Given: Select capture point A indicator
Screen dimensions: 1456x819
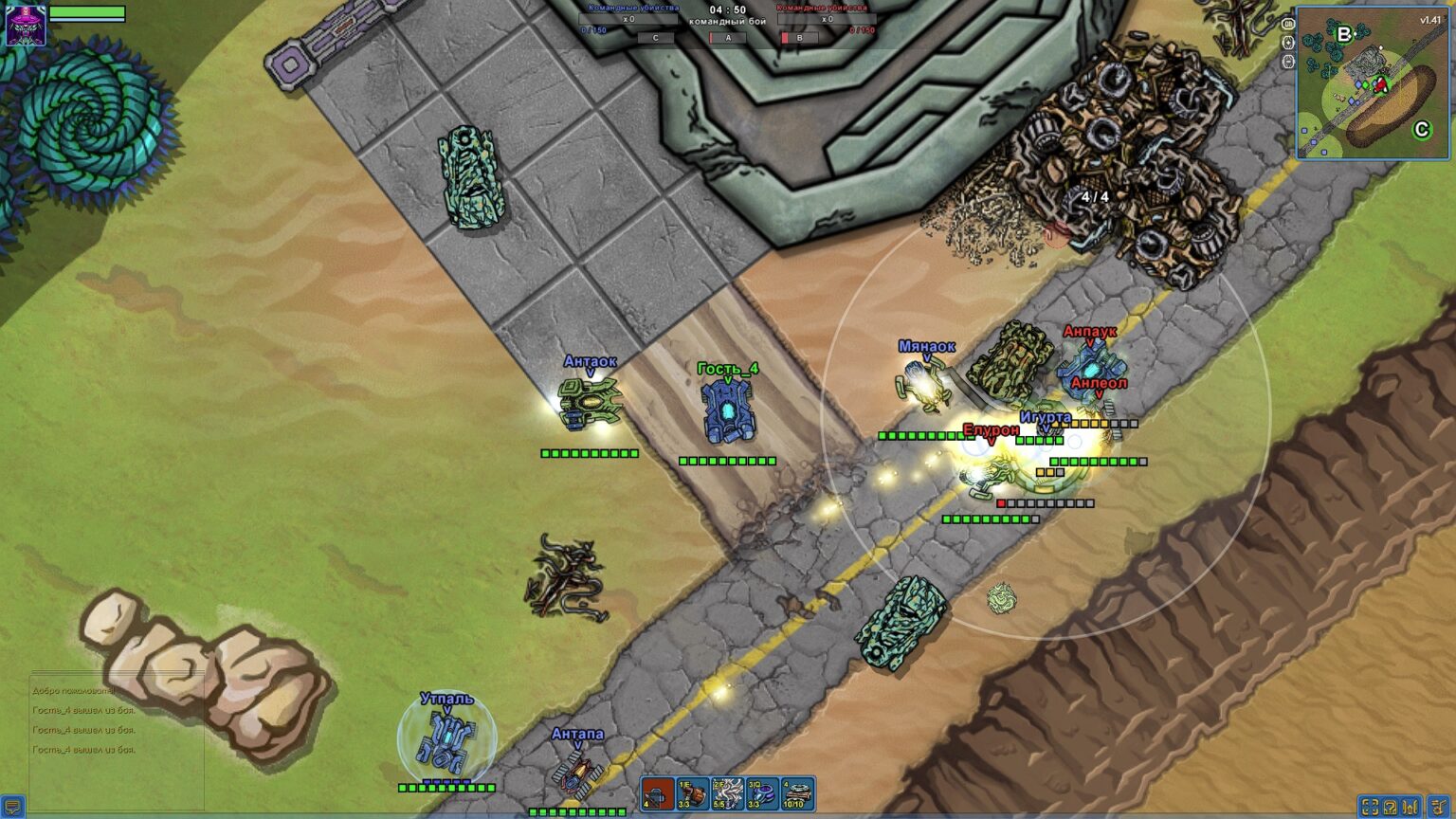Looking at the screenshot, I should [x=728, y=38].
